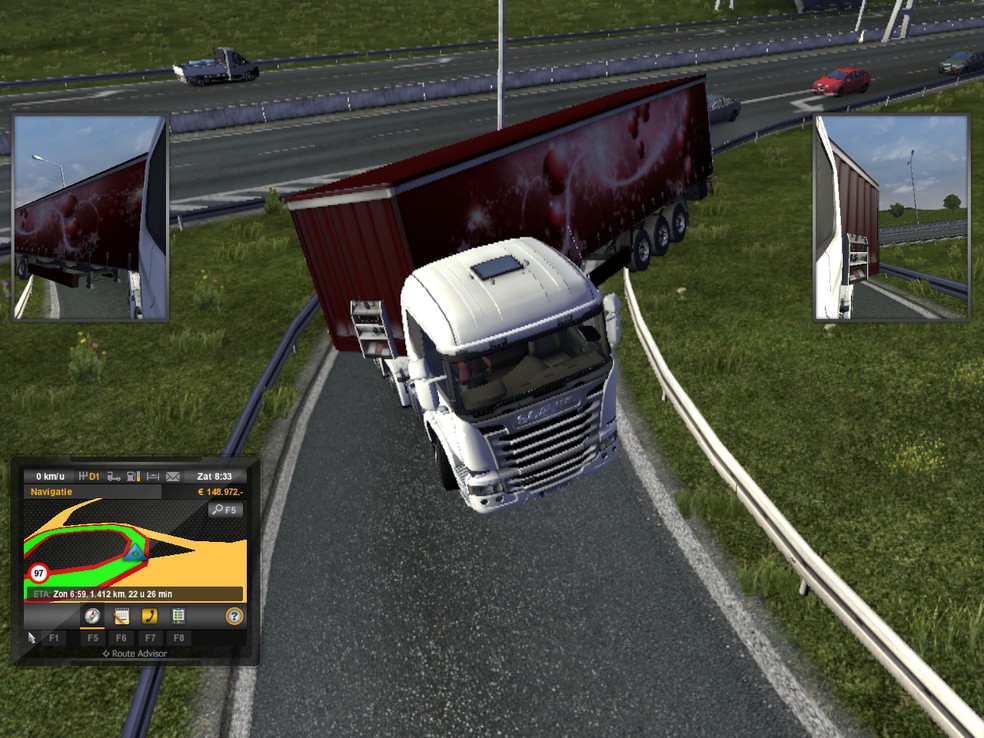This screenshot has height=738, width=984.
Task: Open the yellow phone assistance tab
Action: pos(150,616)
